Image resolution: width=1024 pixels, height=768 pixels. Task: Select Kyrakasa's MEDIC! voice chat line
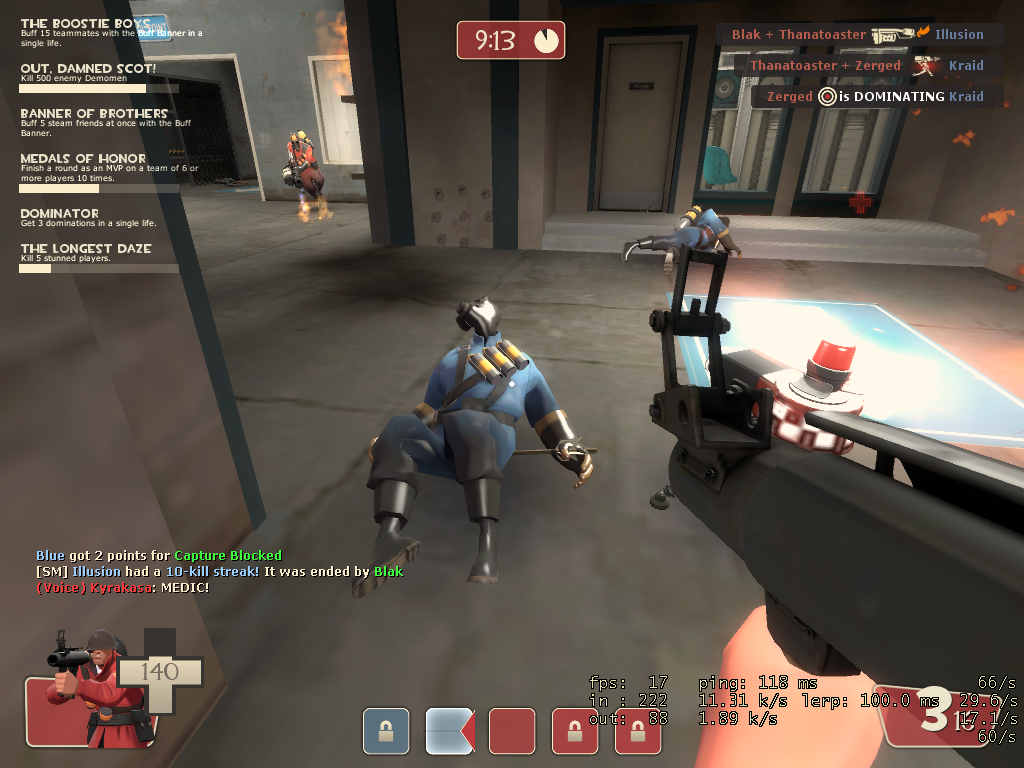[x=123, y=587]
